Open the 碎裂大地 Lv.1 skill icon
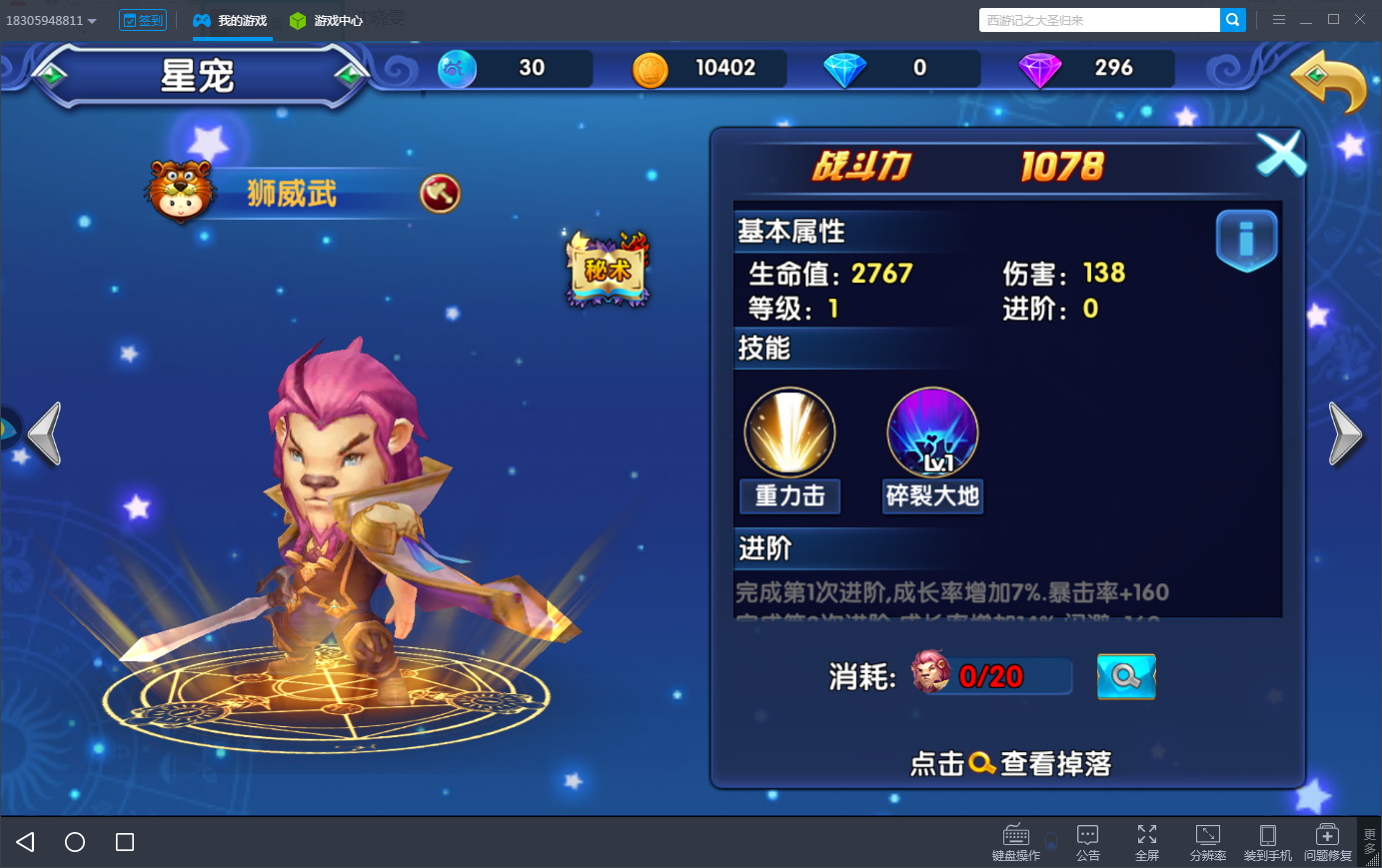Image resolution: width=1382 pixels, height=868 pixels. pos(931,432)
